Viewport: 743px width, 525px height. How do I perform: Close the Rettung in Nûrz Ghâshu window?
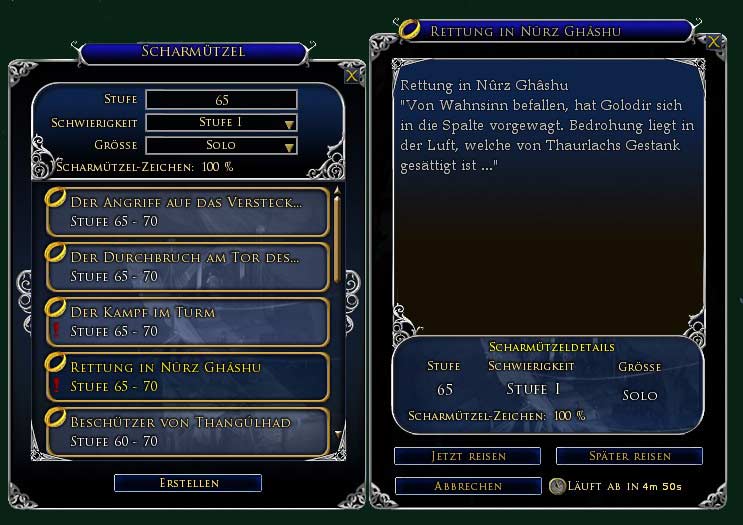713,43
